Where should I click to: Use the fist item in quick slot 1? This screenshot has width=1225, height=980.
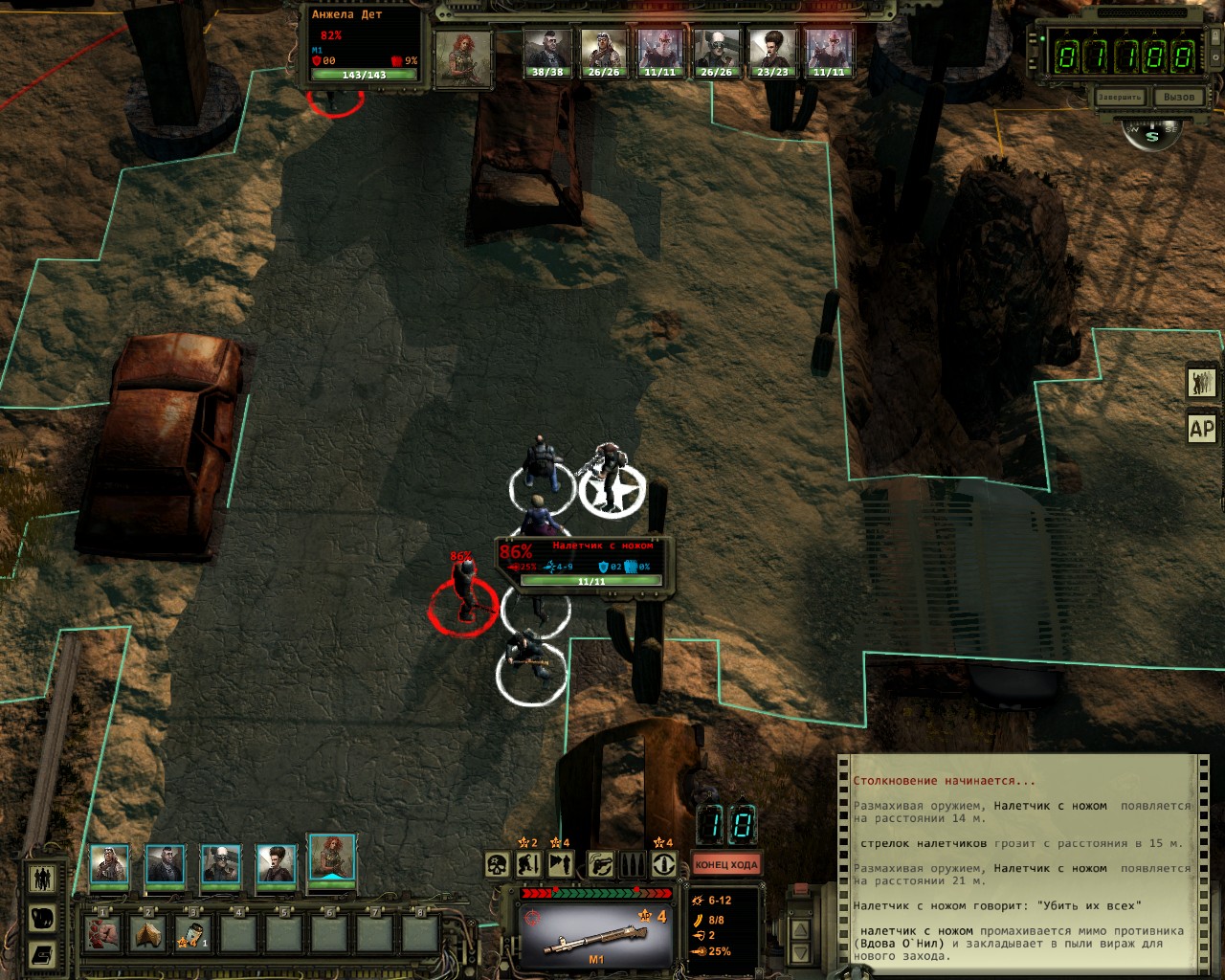pos(102,932)
